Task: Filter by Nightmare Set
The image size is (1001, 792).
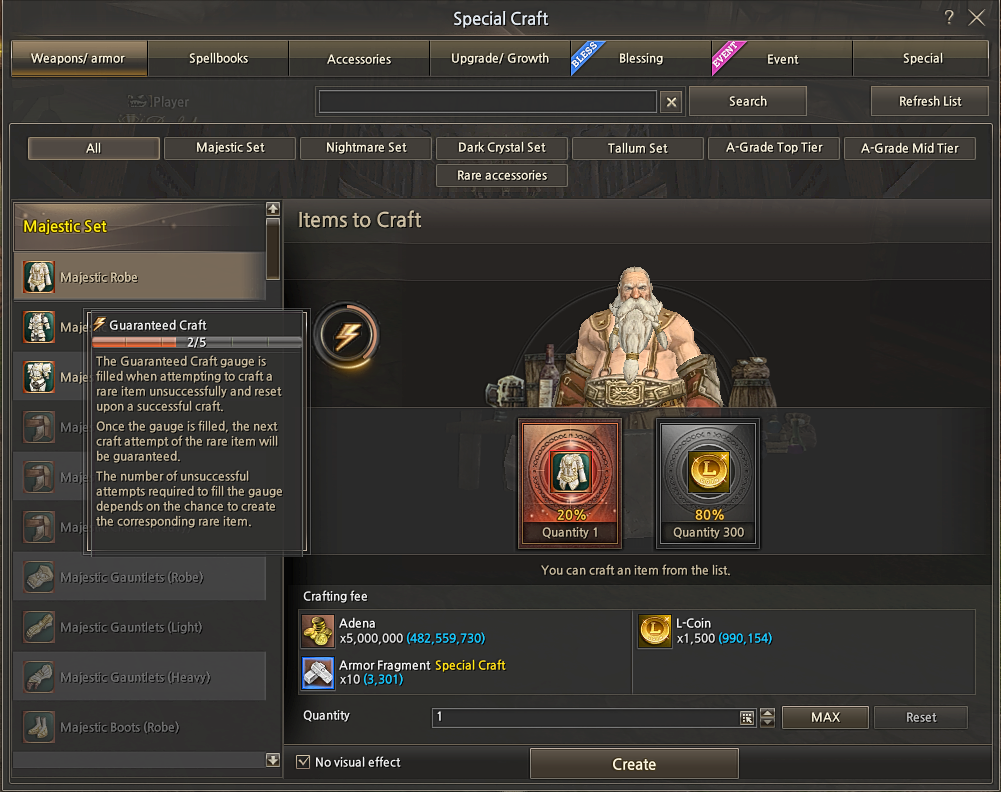Action: coord(366,148)
